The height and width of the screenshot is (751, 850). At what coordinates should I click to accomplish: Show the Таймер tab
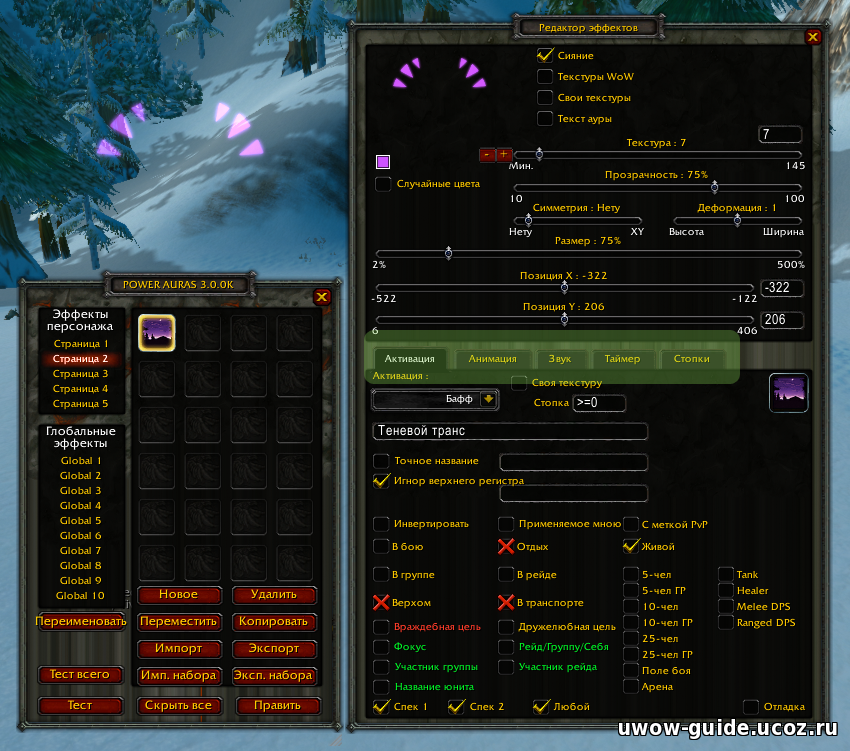coord(623,358)
